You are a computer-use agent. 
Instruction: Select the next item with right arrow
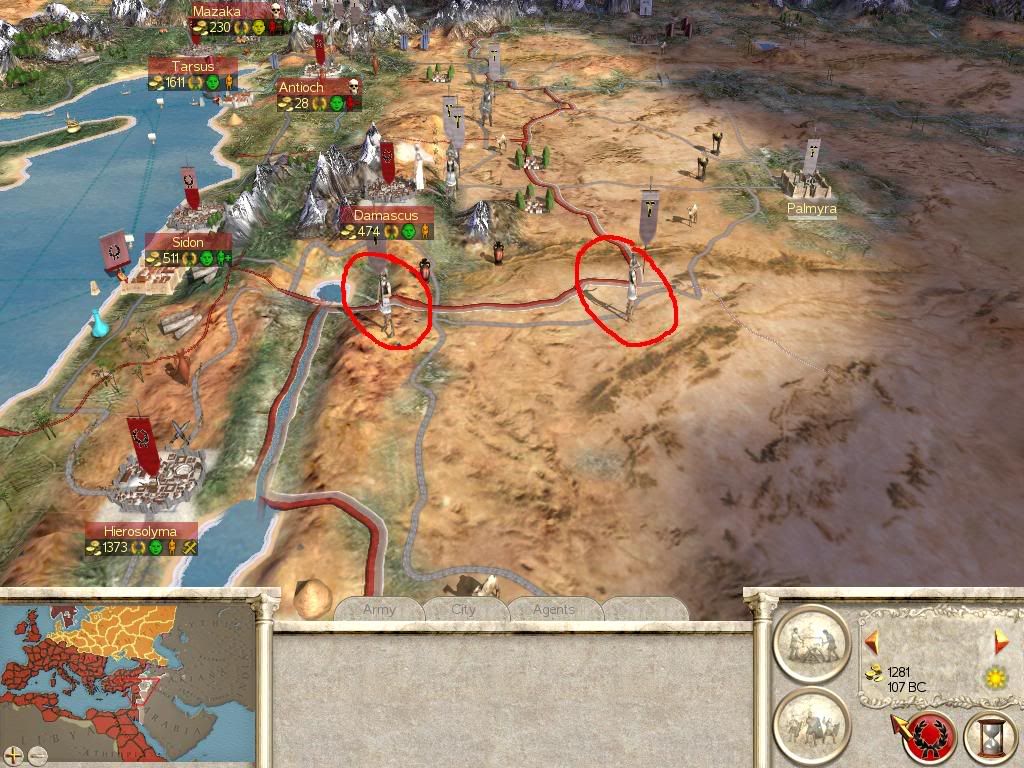(x=1001, y=641)
